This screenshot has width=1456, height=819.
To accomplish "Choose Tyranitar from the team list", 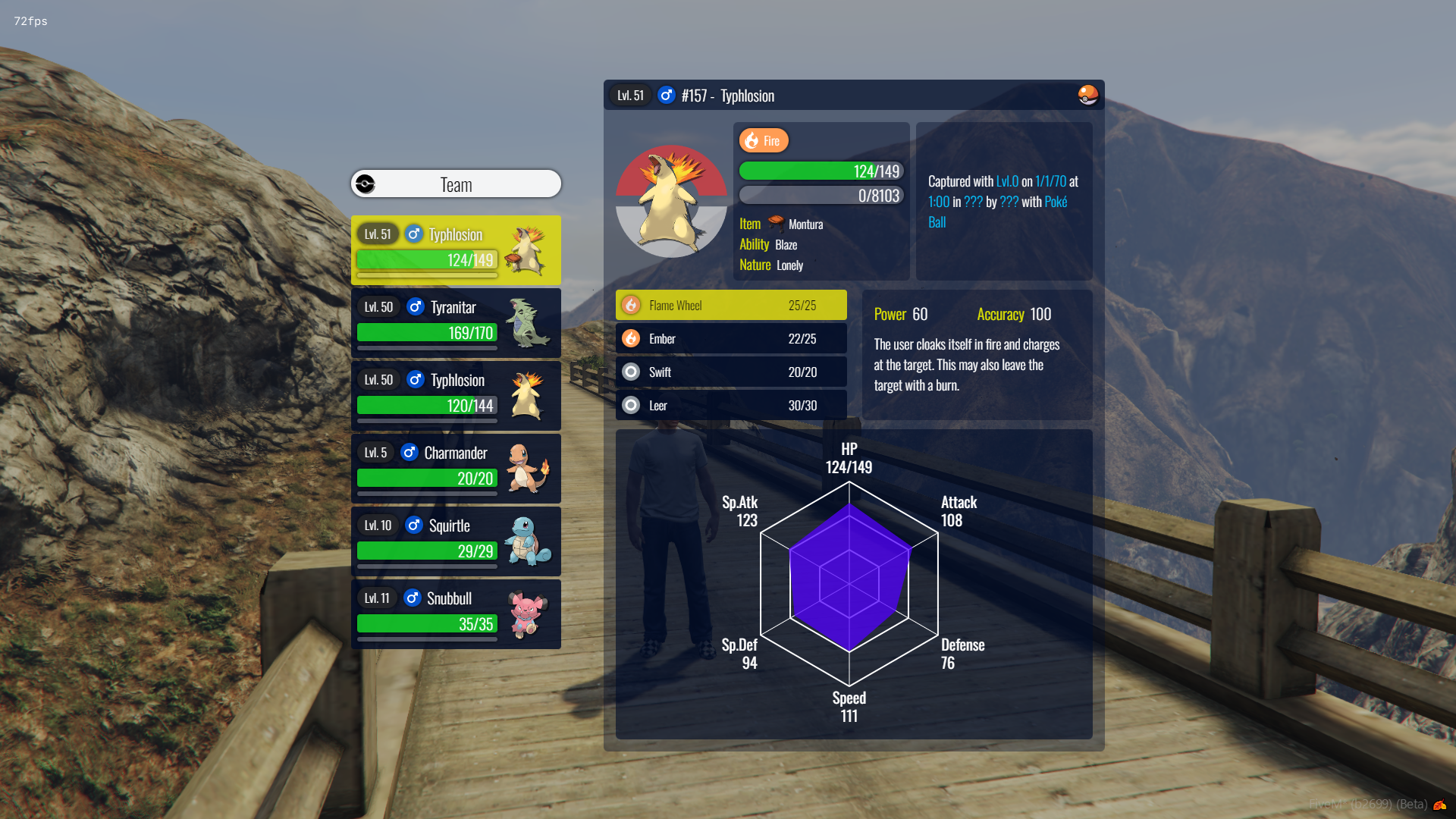I will pyautogui.click(x=456, y=322).
